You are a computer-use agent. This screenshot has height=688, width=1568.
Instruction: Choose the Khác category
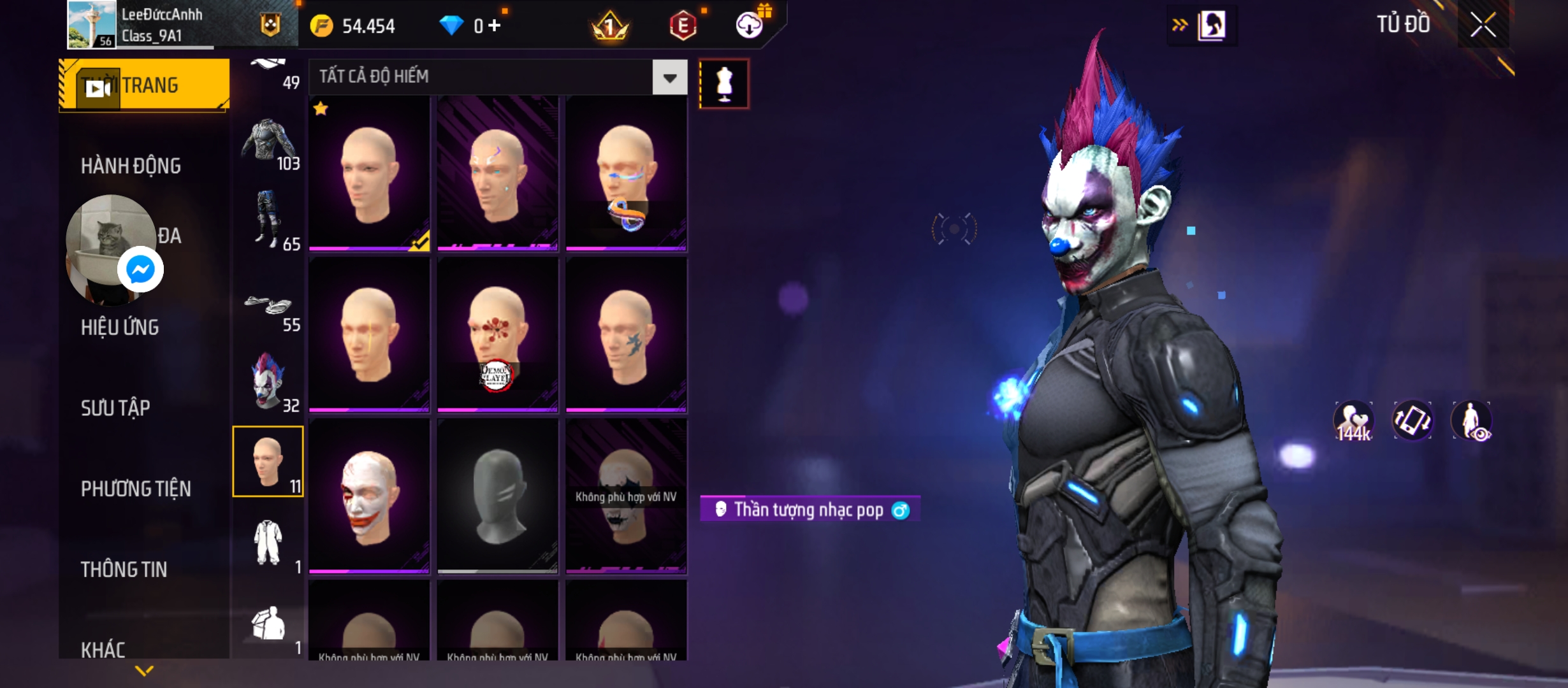point(103,650)
